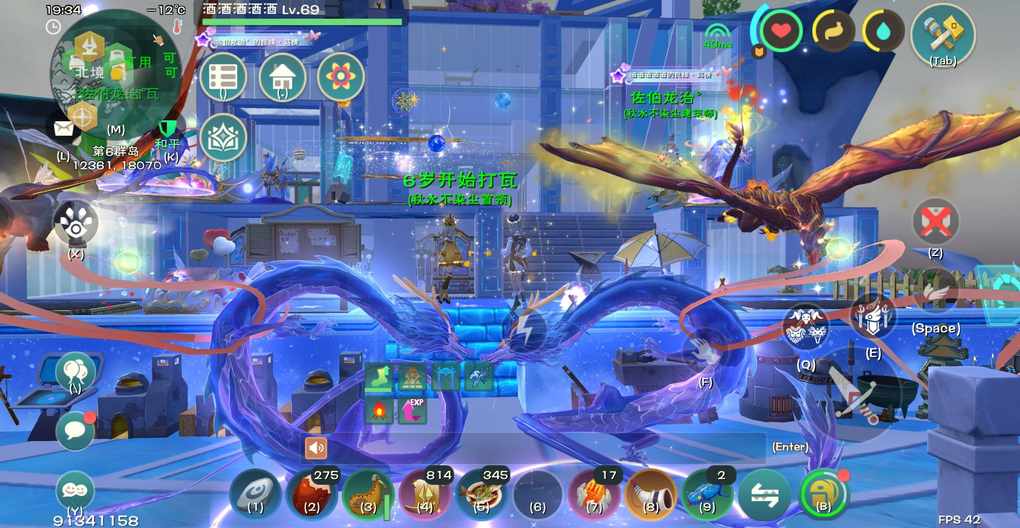The image size is (1020, 528).
Task: Open the house icon button
Action: [282, 78]
